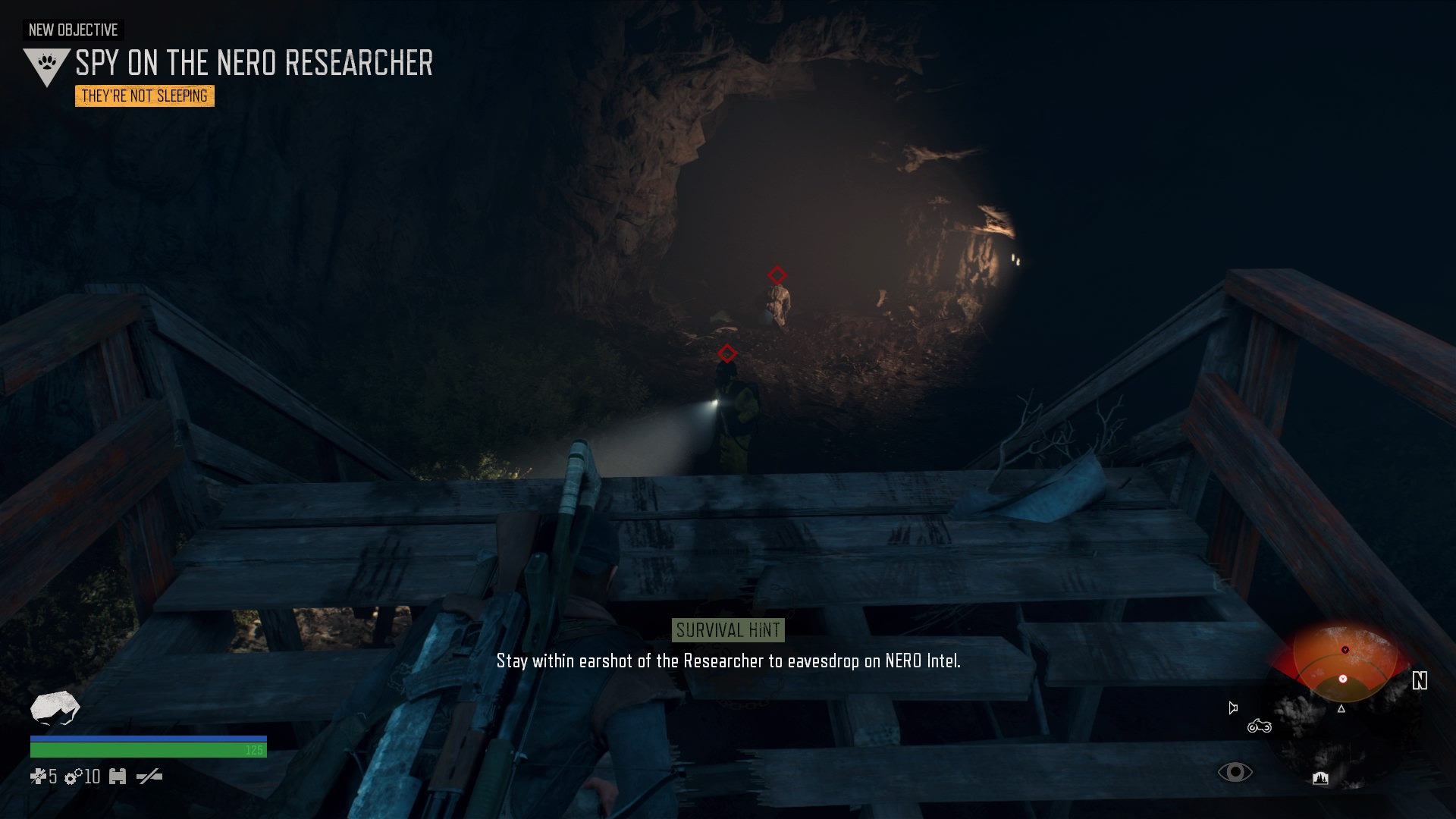
Task: Select the medkit slot icon
Action: click(x=118, y=777)
